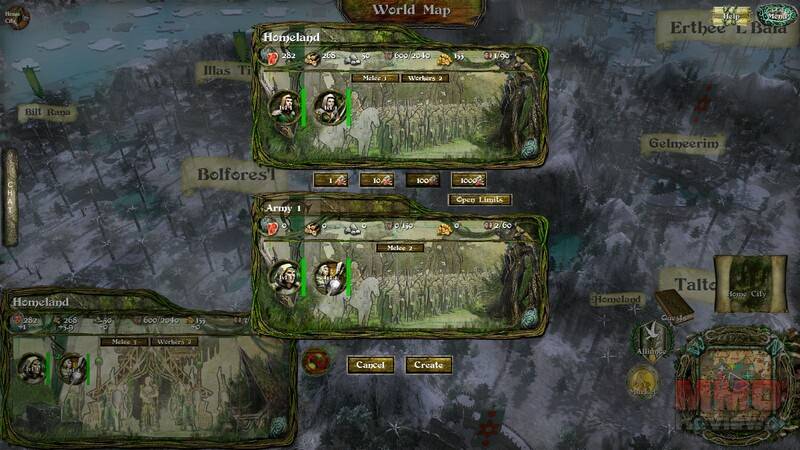Cancel the army creation

370,365
